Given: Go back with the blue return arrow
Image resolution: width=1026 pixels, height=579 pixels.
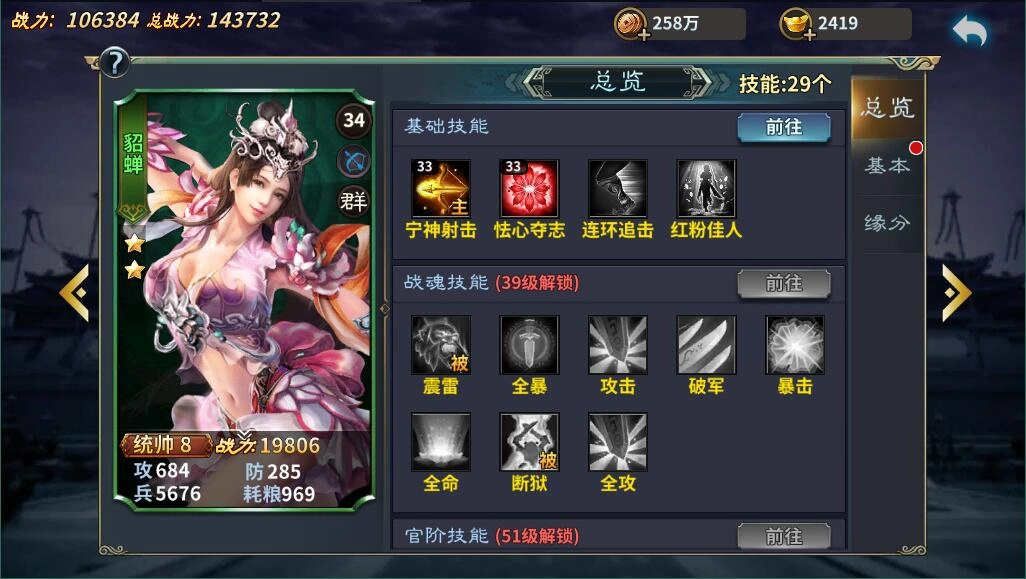Looking at the screenshot, I should point(969,30).
